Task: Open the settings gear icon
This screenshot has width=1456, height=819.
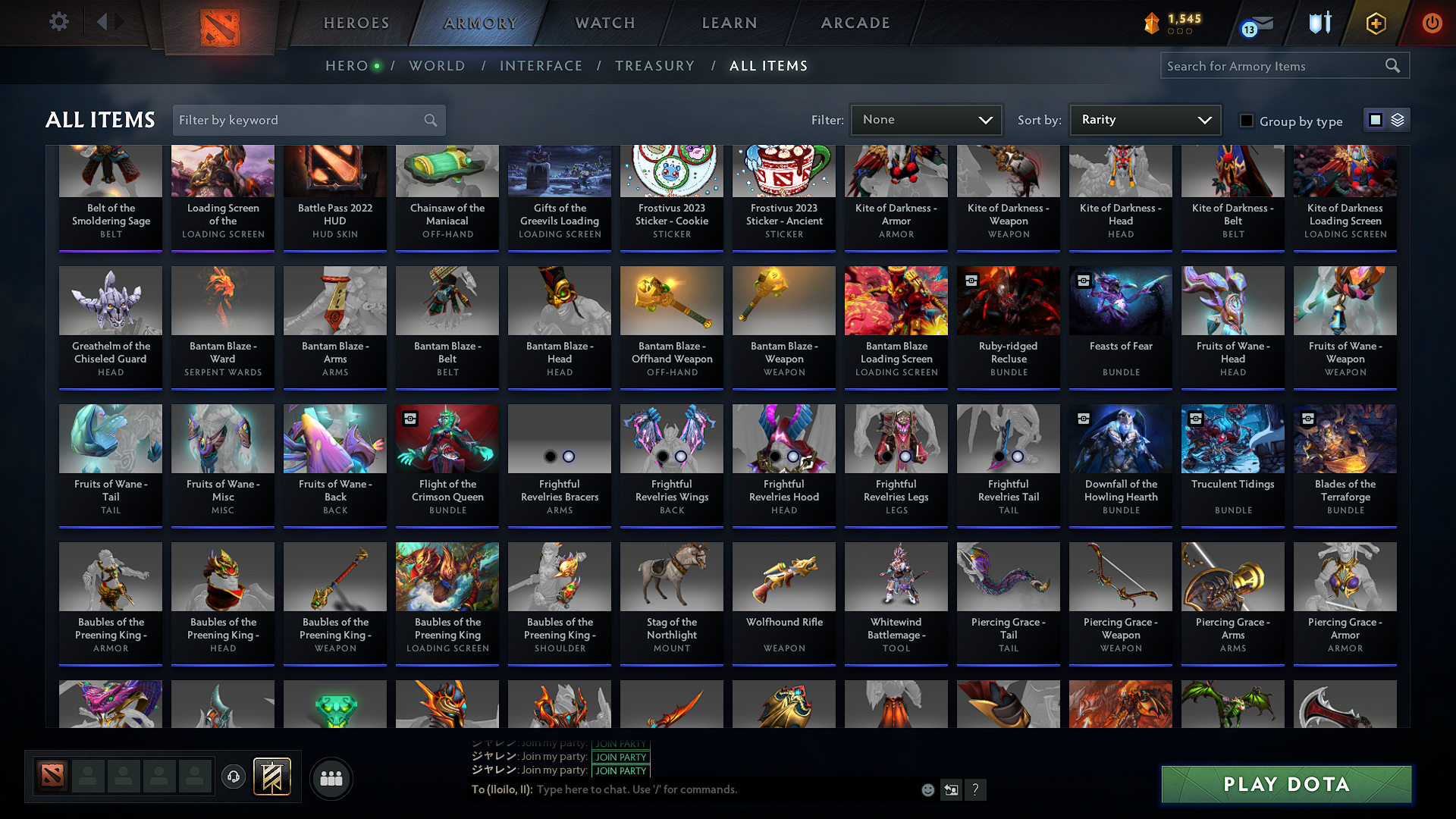Action: pyautogui.click(x=58, y=22)
